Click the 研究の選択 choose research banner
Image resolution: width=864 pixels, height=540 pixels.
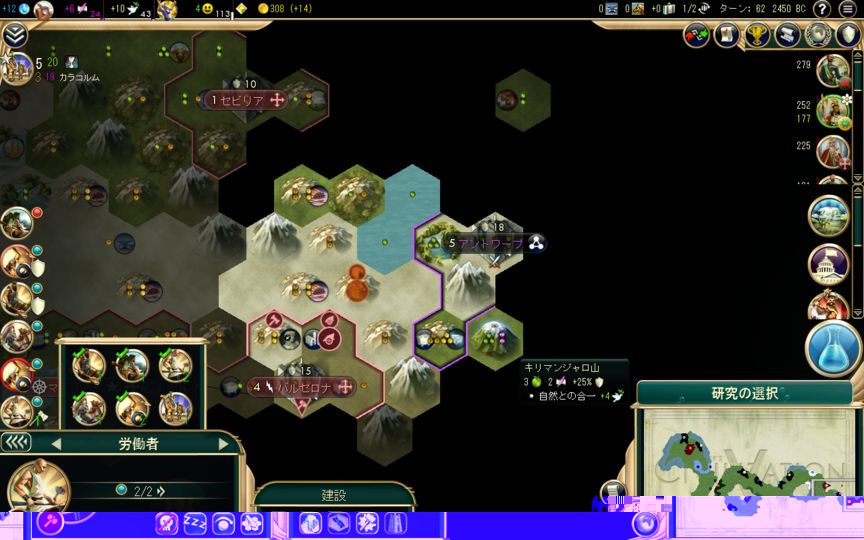point(744,393)
